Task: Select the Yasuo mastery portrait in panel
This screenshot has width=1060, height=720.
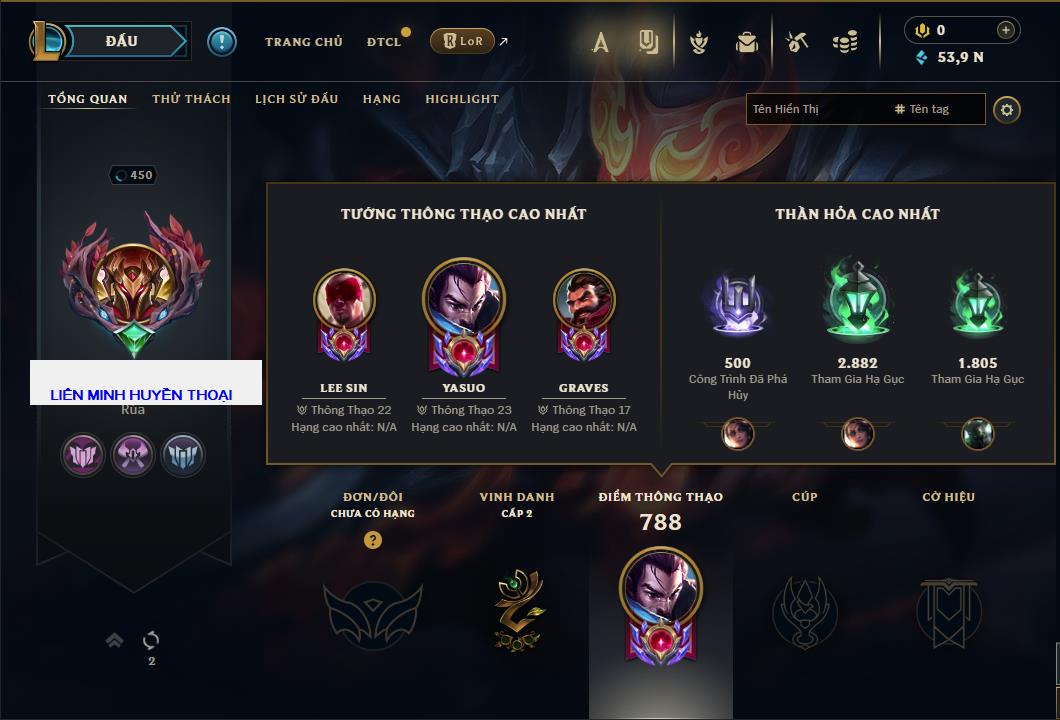Action: coord(463,302)
